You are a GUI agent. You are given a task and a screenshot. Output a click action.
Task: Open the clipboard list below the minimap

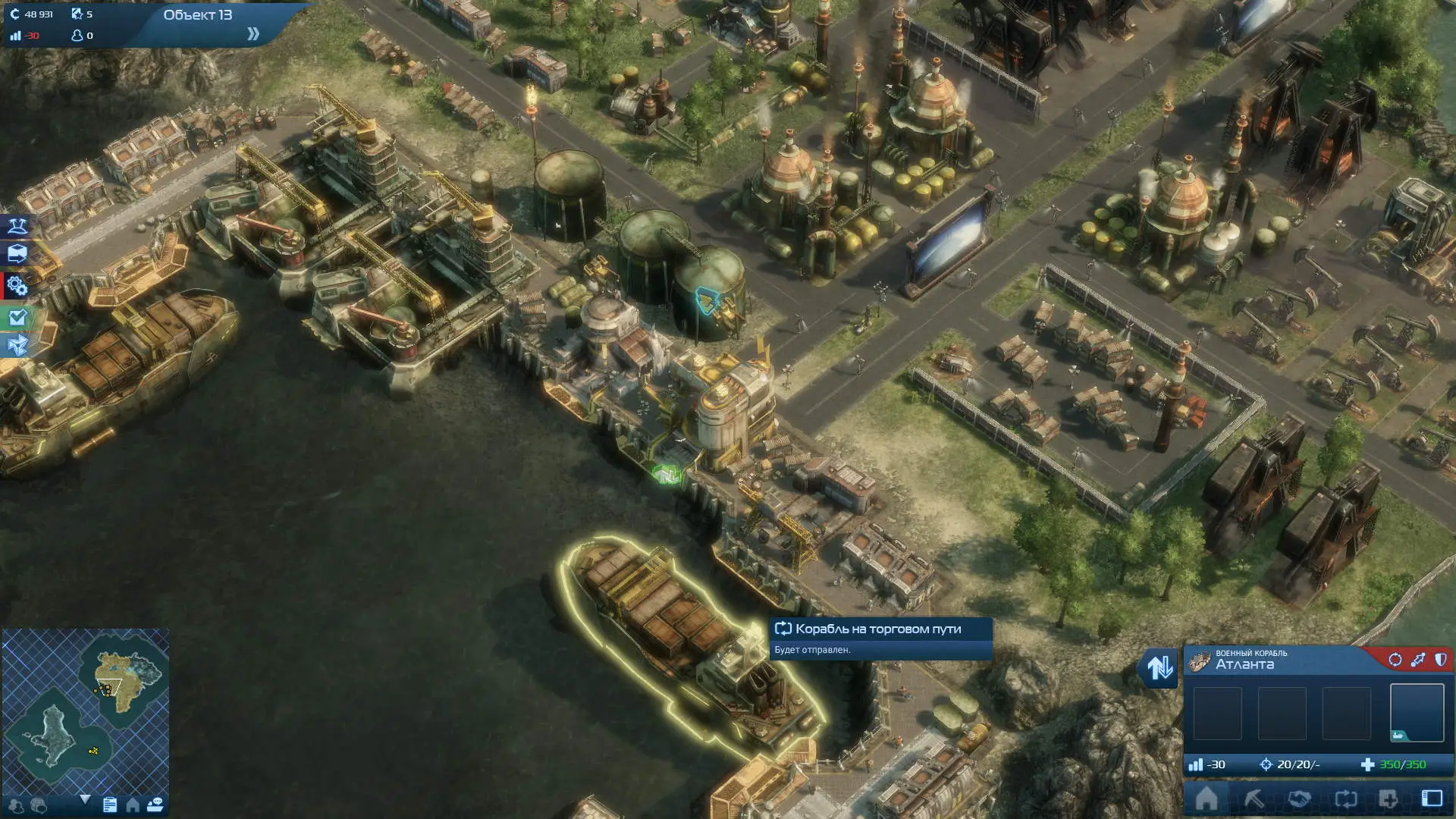coord(110,805)
